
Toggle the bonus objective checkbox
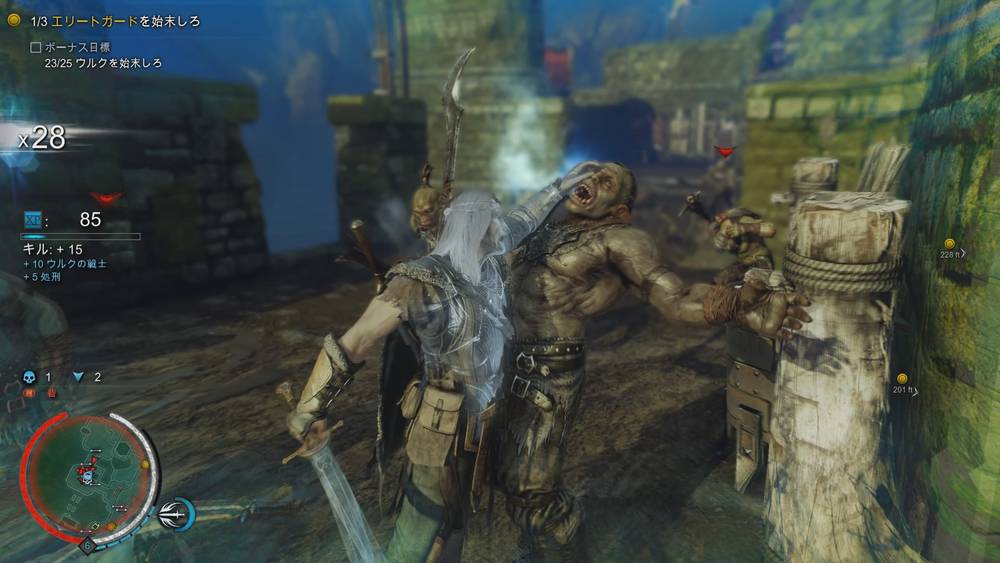coord(36,47)
